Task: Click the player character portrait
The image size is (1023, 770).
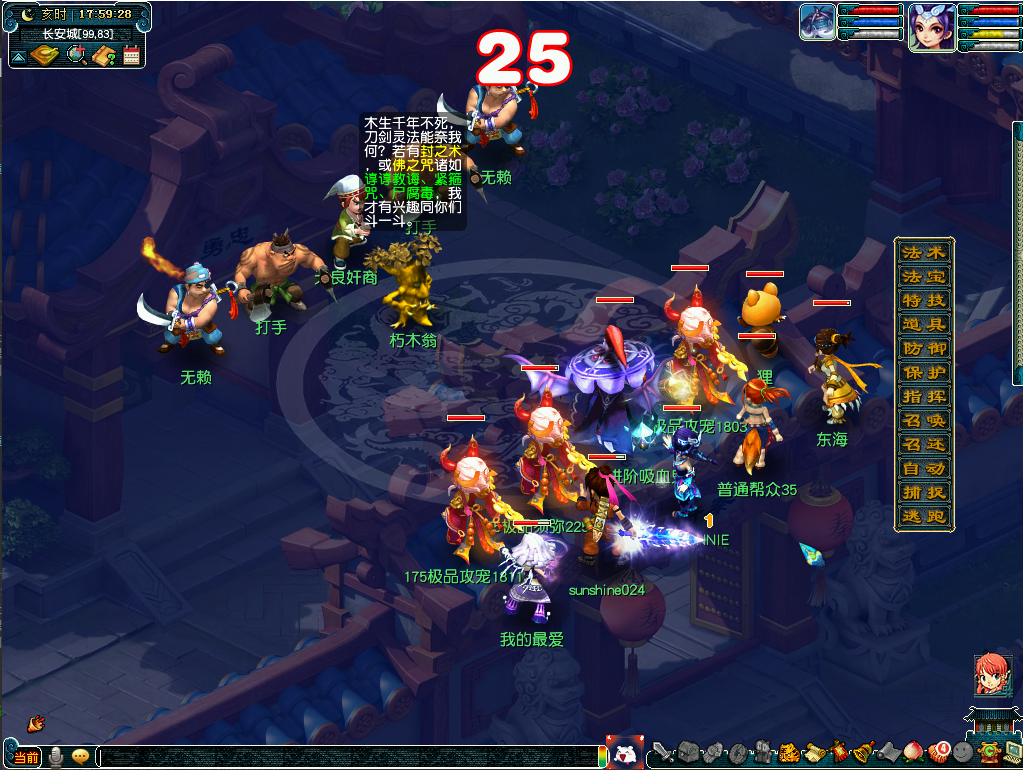Action: [929, 27]
